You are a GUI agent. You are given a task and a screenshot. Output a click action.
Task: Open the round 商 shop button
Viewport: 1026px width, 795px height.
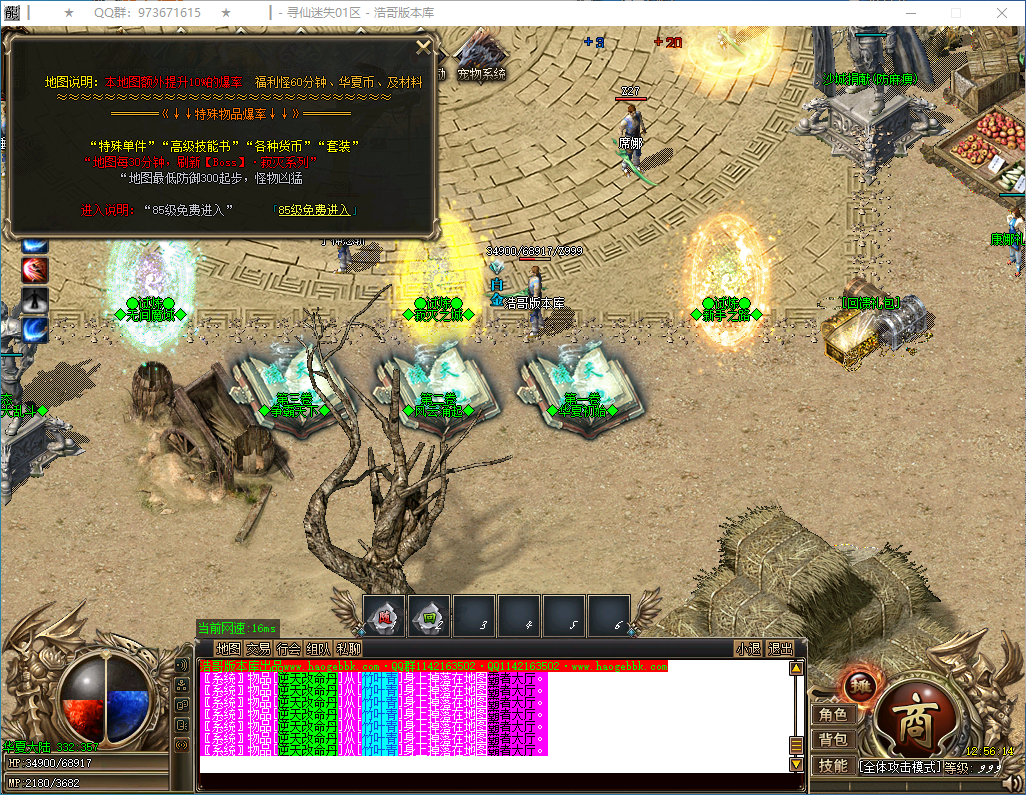click(913, 719)
